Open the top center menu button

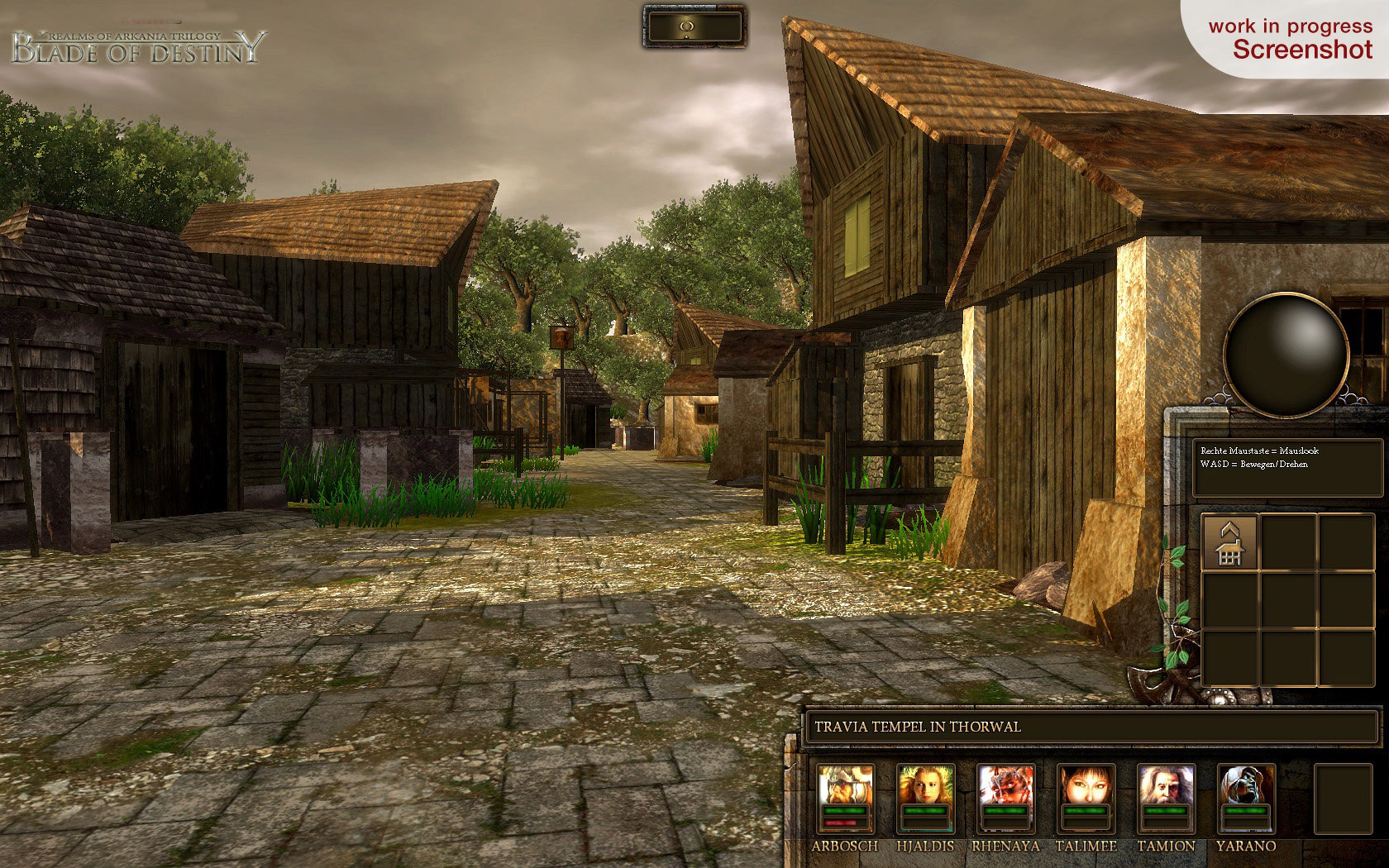(694, 27)
